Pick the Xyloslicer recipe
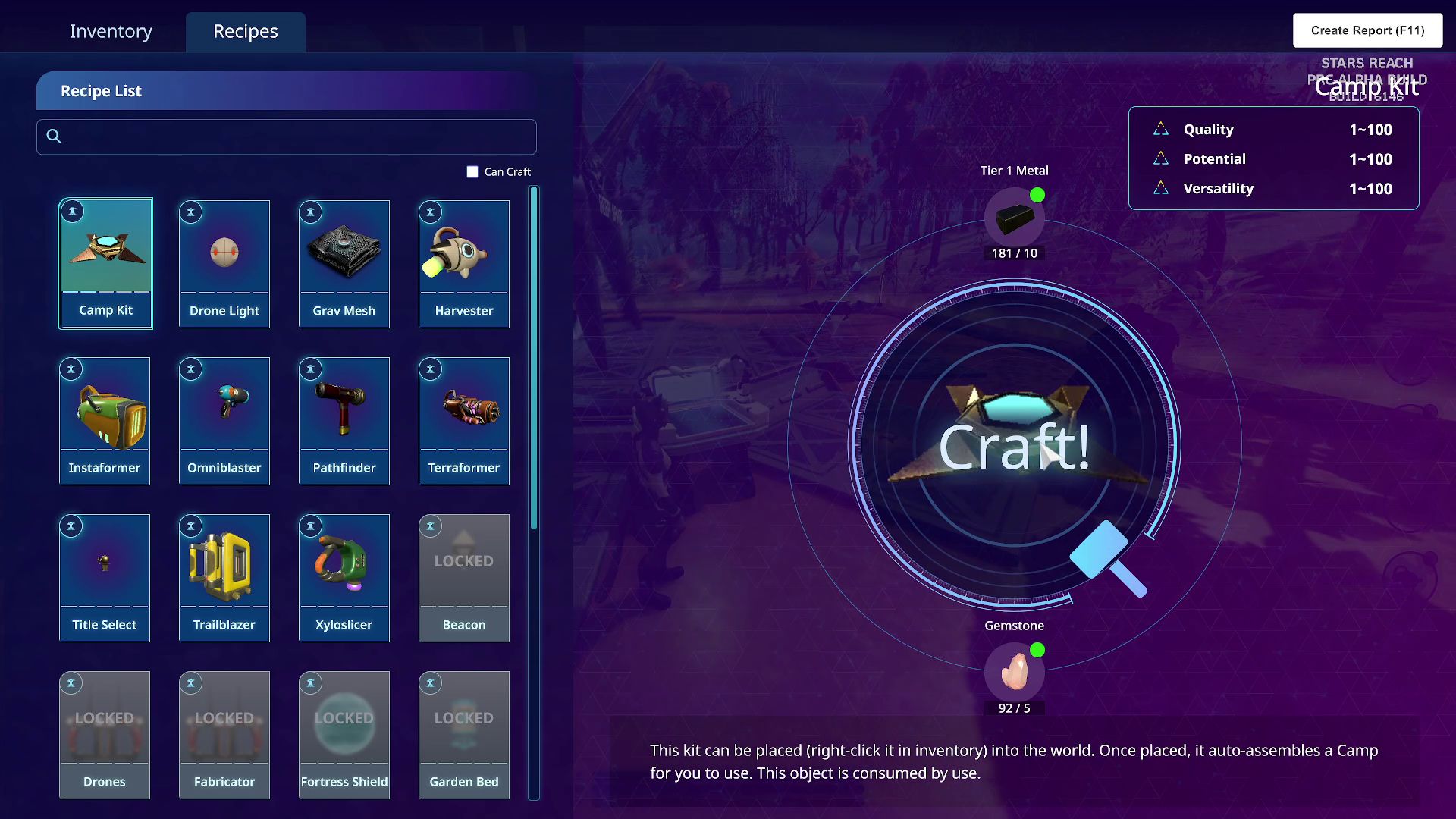Screen dimensions: 1456x819 344,577
